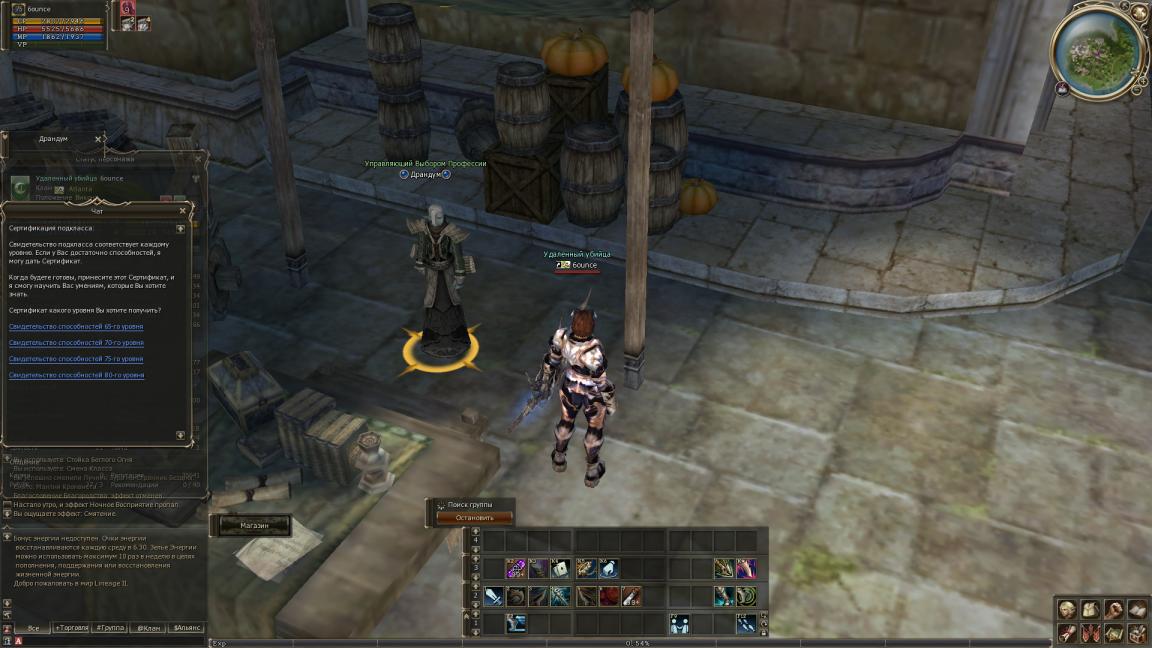This screenshot has width=1152, height=648.
Task: Activate the red blob skill icon
Action: pos(608,596)
